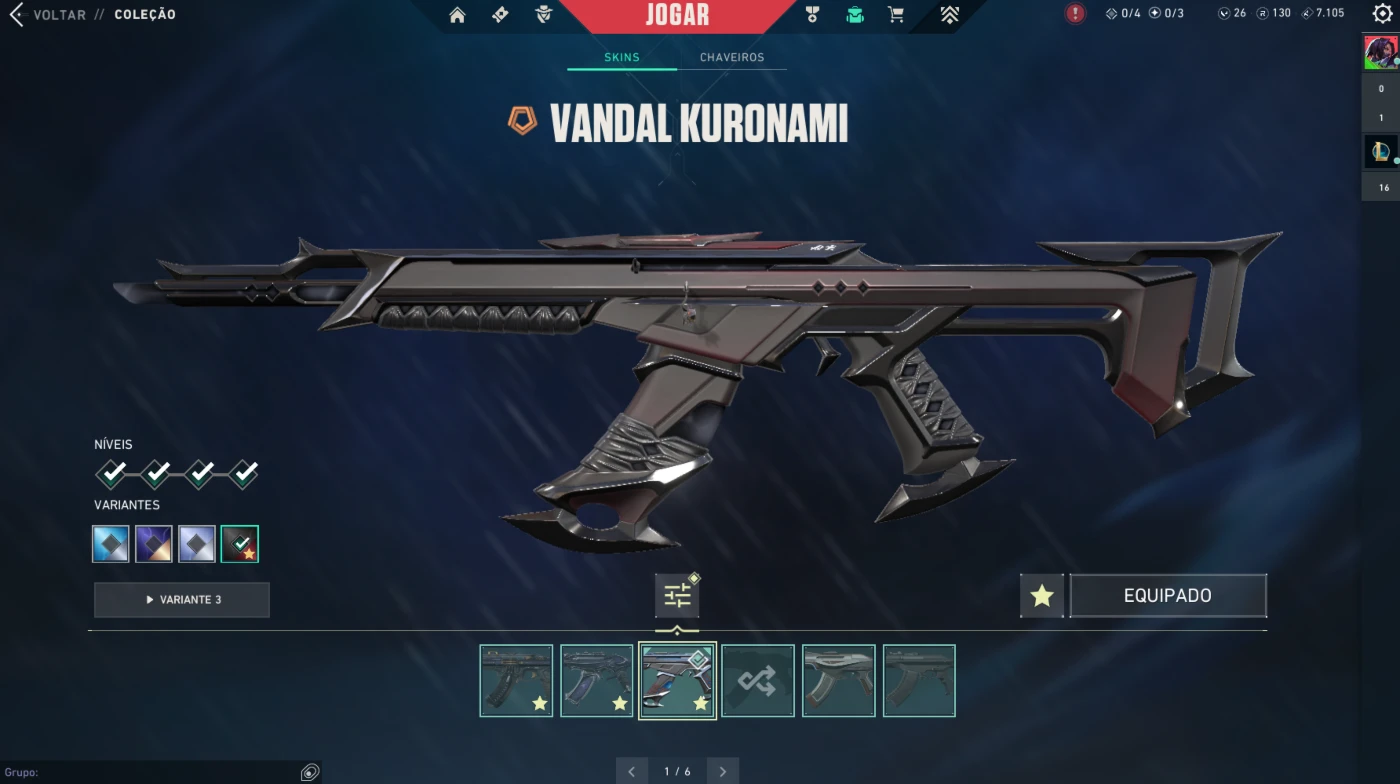Select the Skins tab

[621, 58]
